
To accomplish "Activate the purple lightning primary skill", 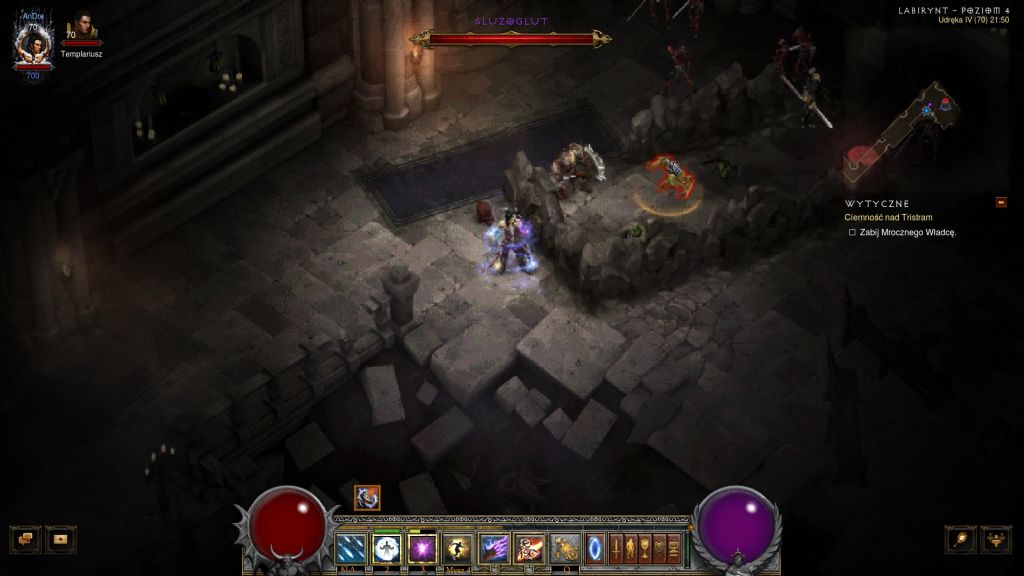I will pyautogui.click(x=495, y=548).
